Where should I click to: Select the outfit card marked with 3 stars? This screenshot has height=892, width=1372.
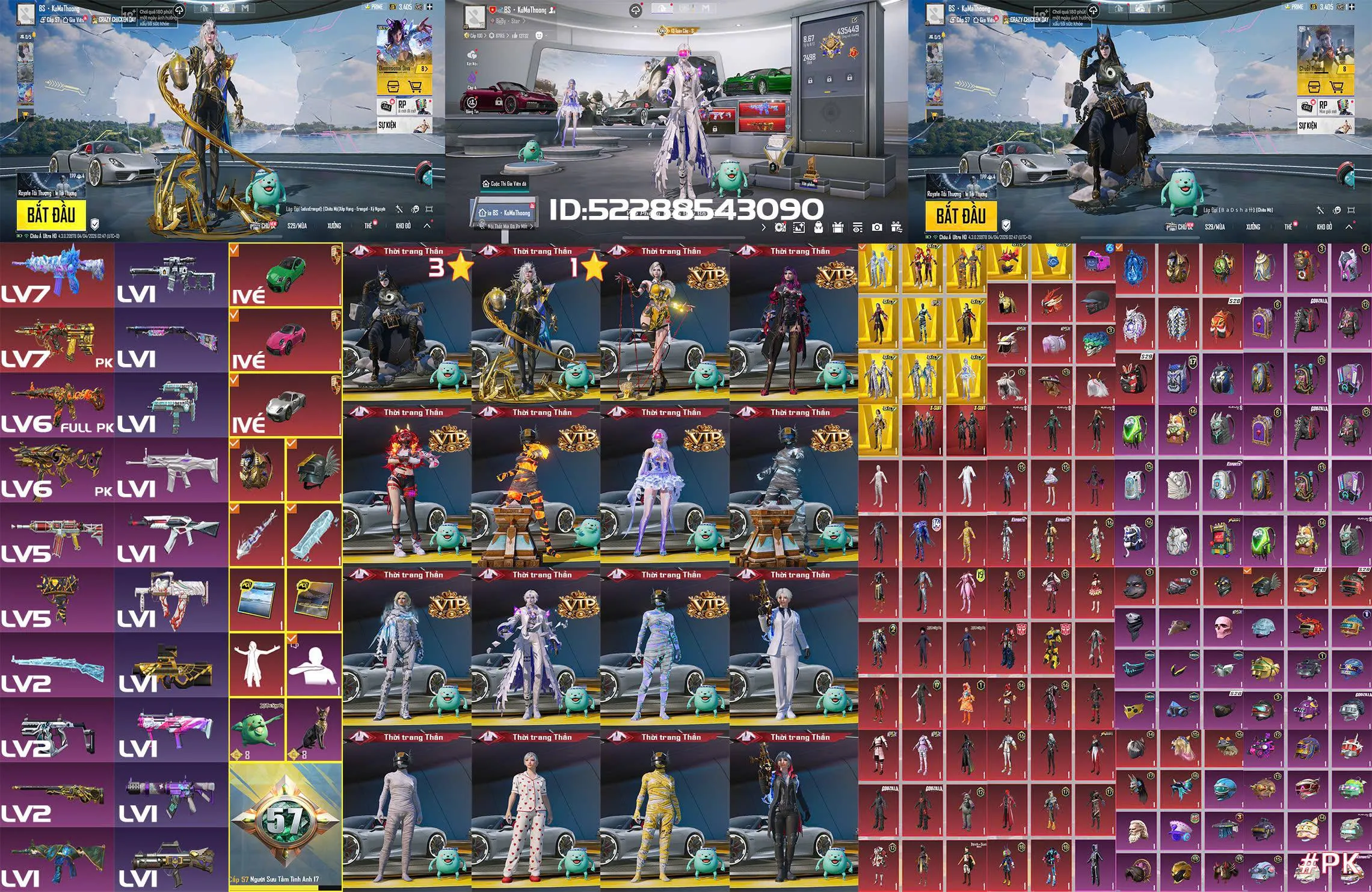click(x=407, y=325)
